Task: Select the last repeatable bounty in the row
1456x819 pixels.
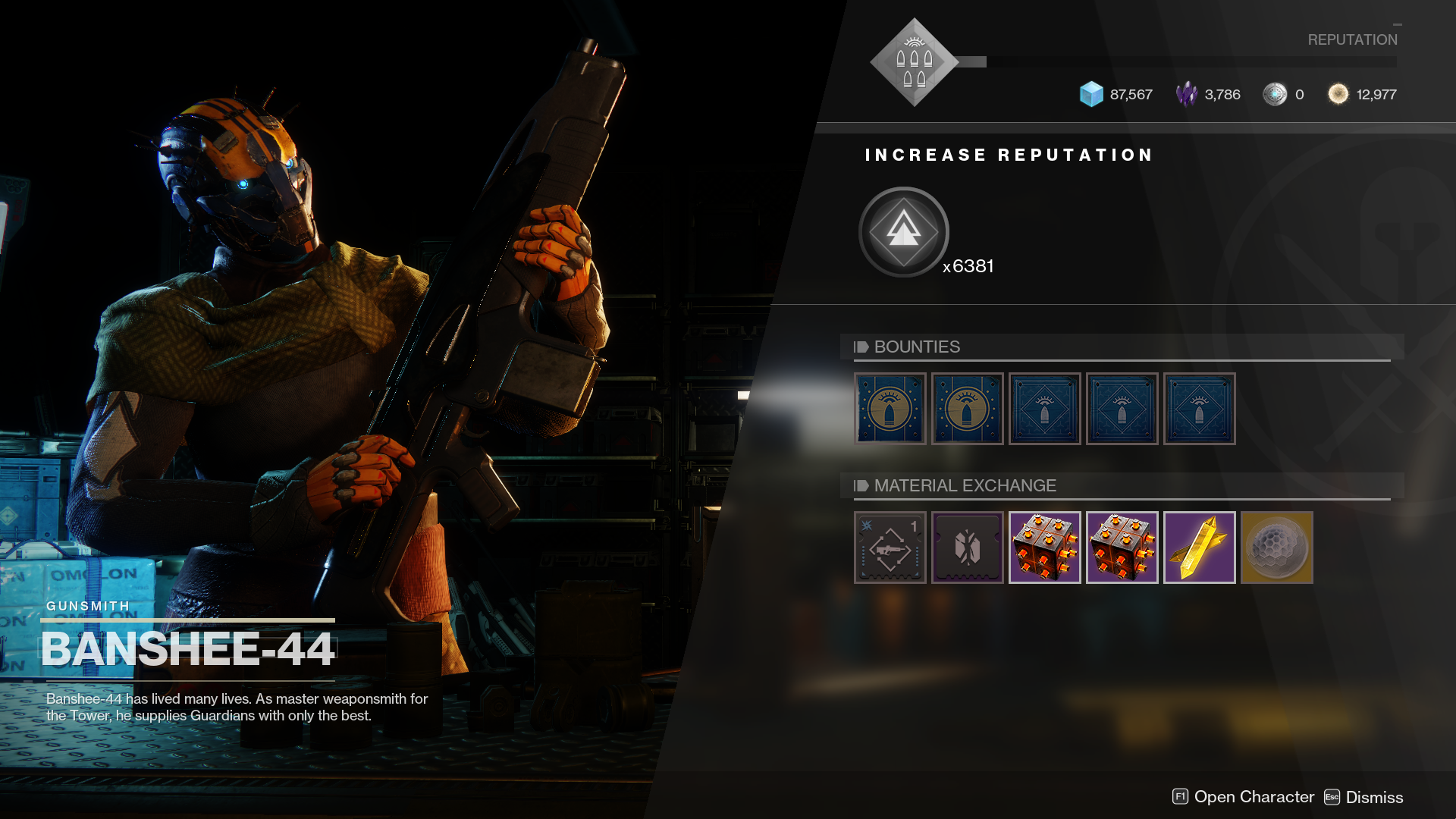Action: 1200,409
